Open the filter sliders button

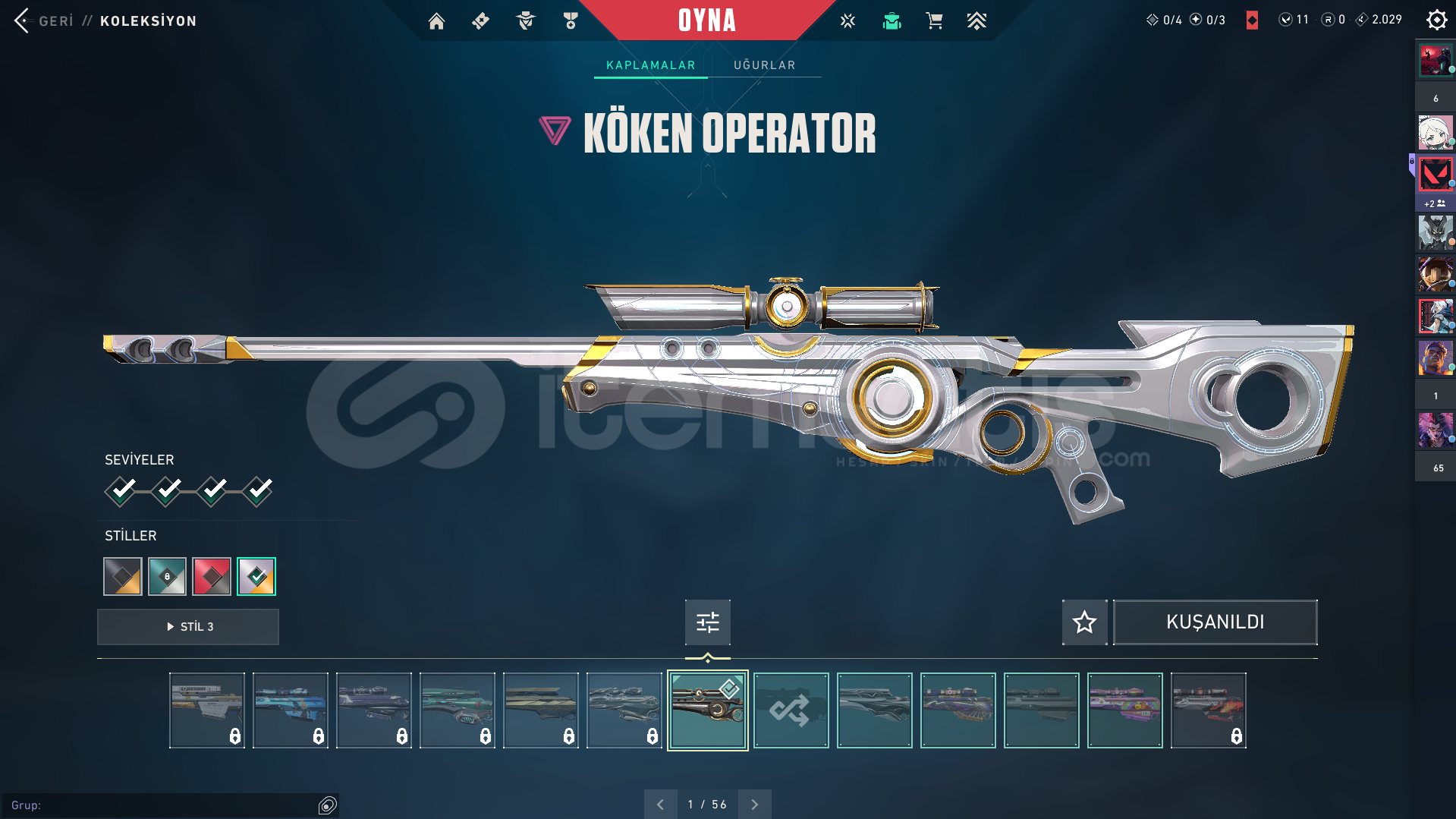(707, 622)
